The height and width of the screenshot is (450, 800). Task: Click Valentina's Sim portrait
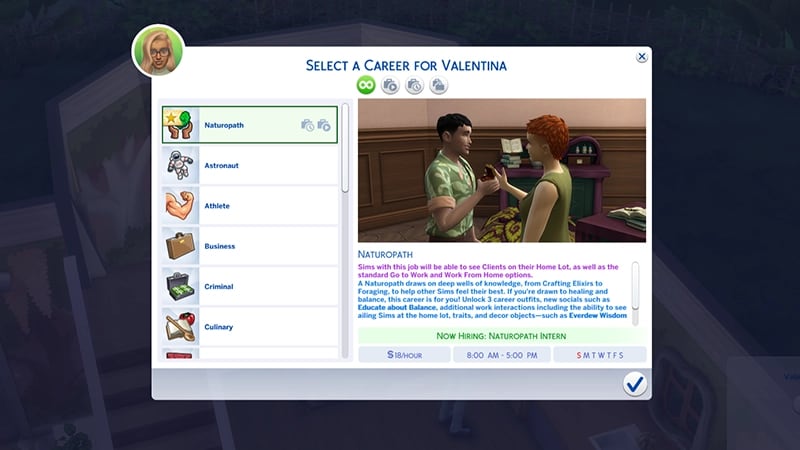[158, 52]
